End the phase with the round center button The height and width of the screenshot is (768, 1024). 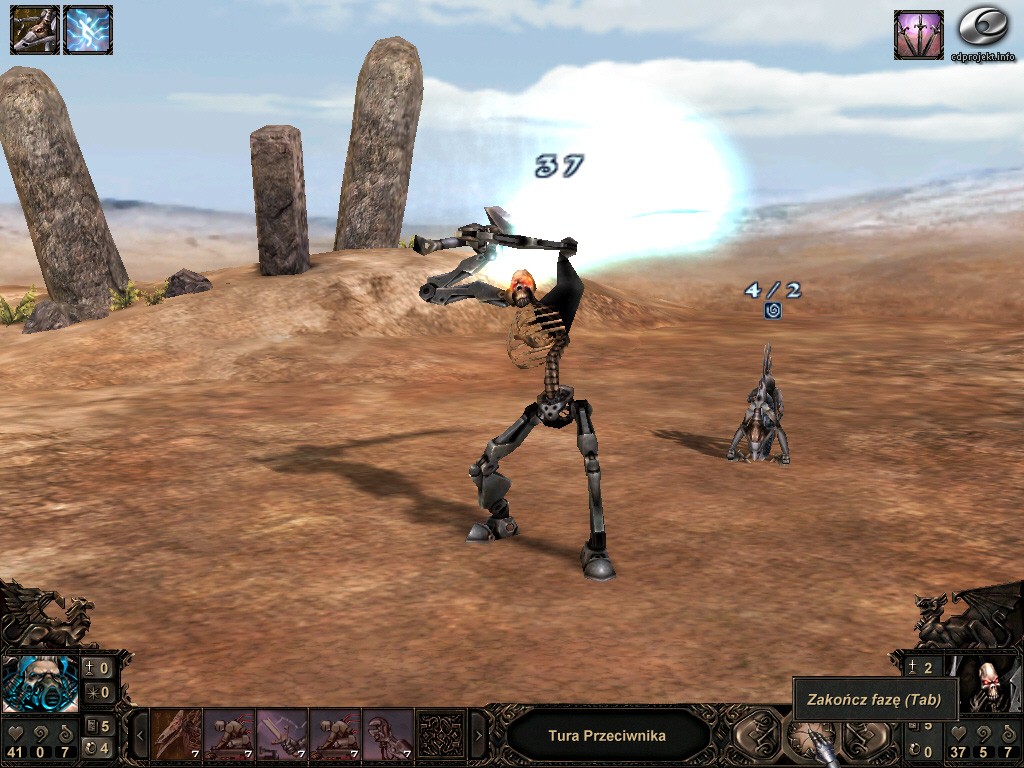click(x=809, y=739)
